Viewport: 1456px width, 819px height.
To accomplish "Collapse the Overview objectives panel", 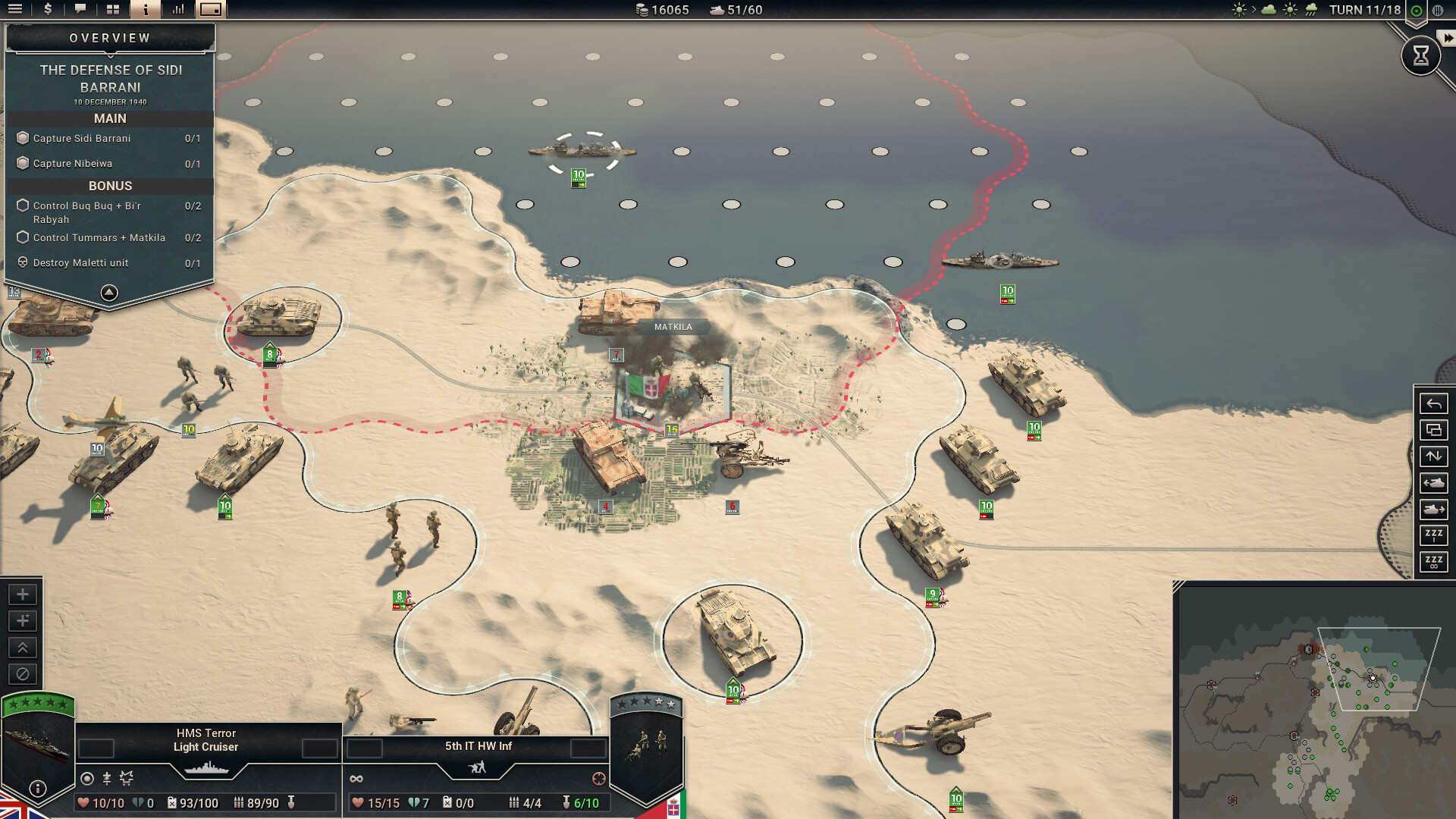I will (109, 292).
